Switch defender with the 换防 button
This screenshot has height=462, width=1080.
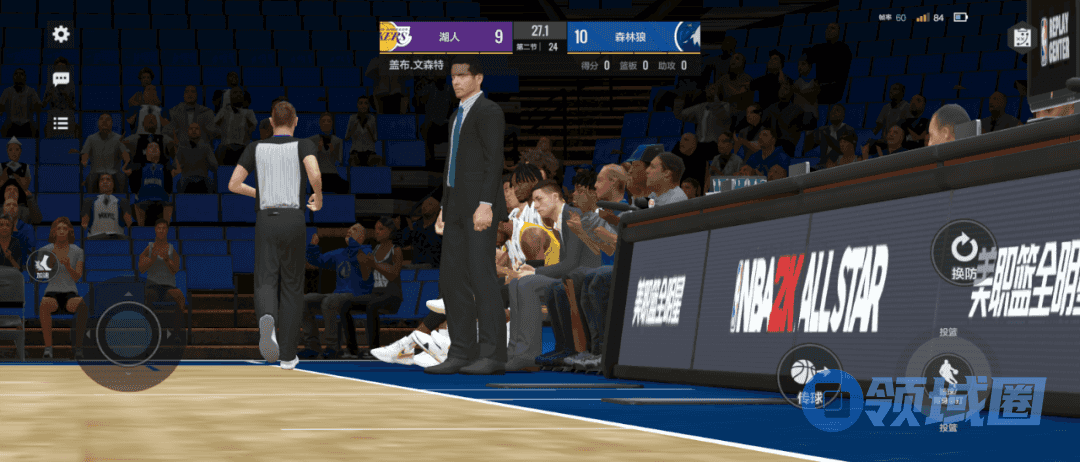click(x=964, y=251)
